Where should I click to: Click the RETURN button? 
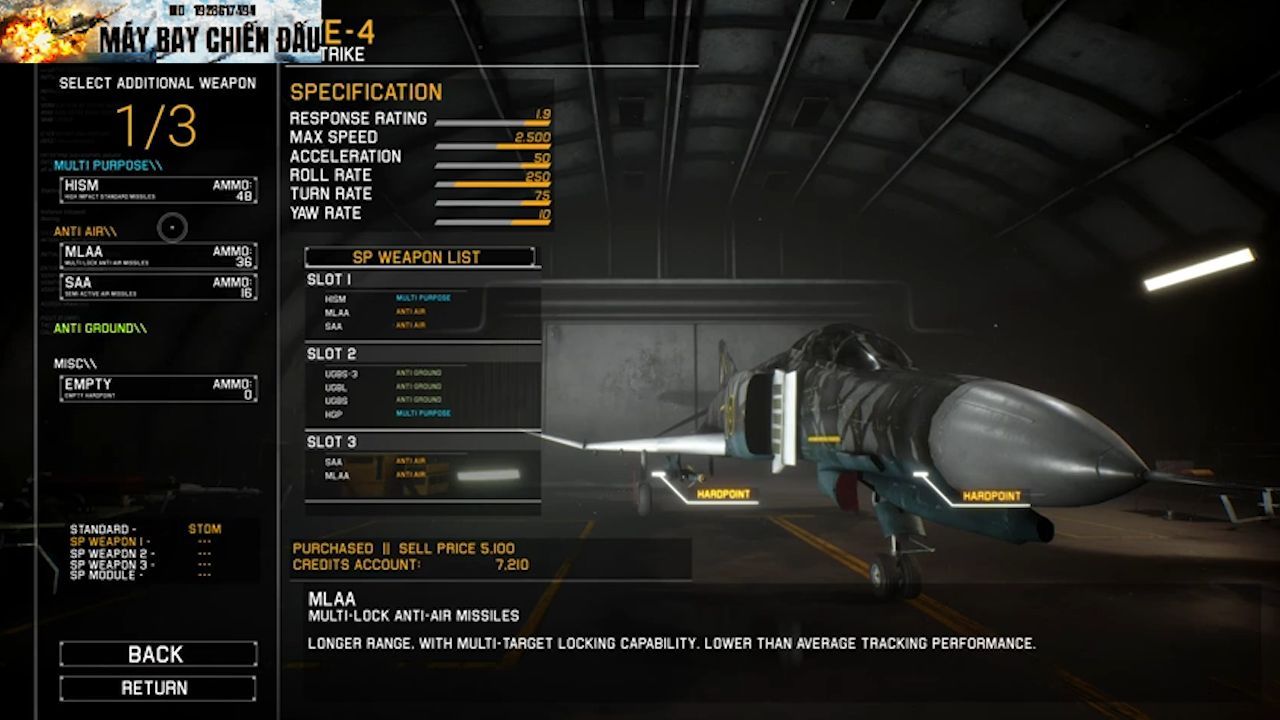(x=157, y=688)
